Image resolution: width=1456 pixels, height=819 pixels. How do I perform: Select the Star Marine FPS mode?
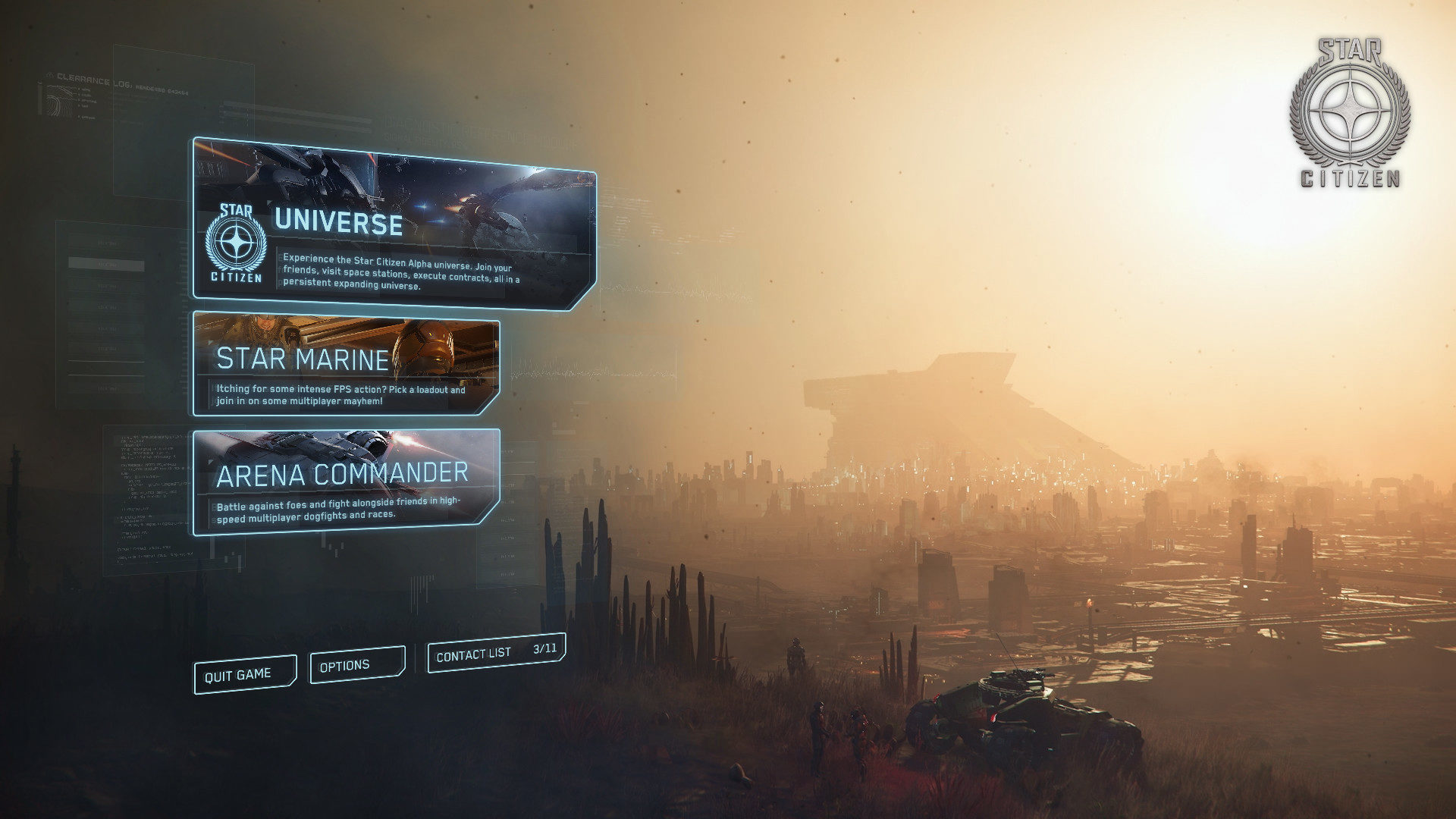[346, 366]
